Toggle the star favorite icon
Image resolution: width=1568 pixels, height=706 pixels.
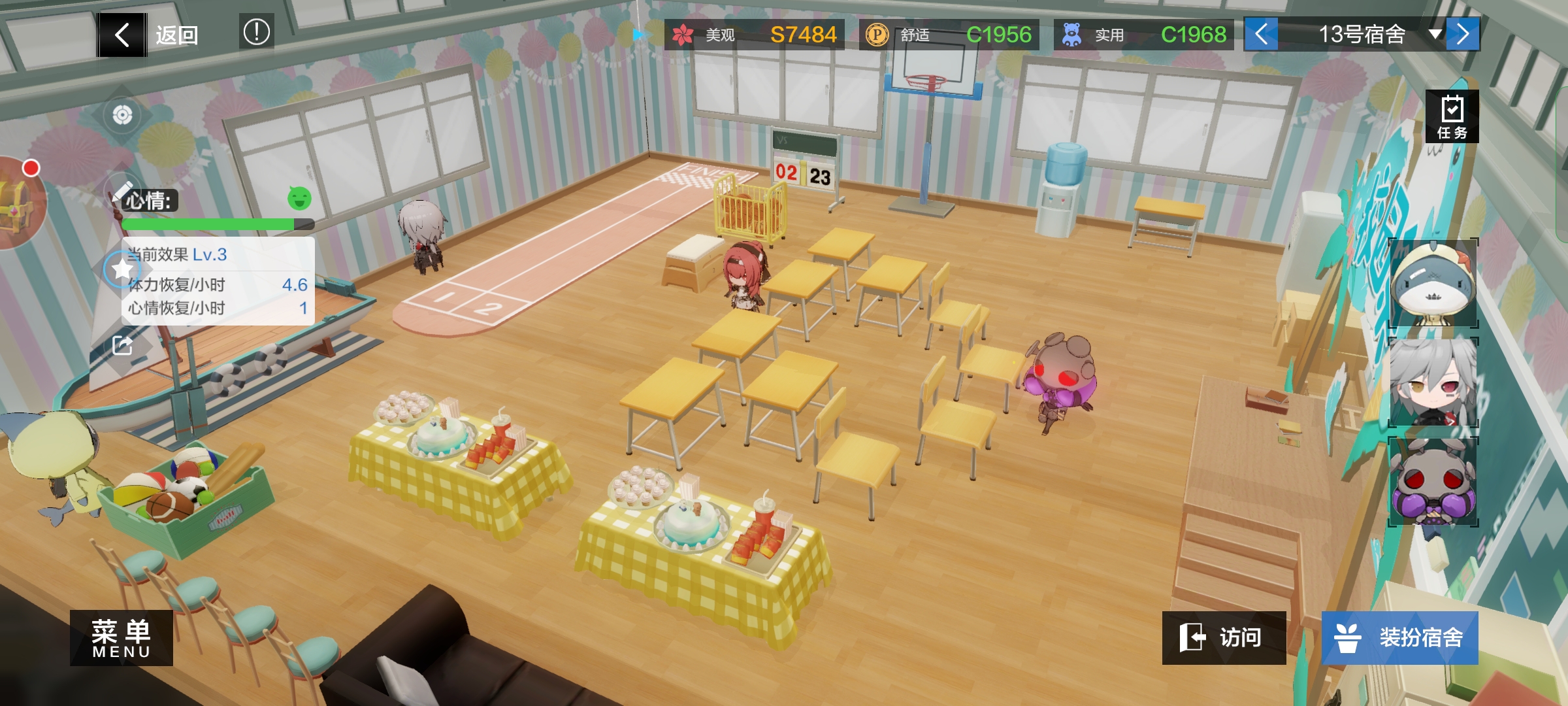tap(122, 269)
